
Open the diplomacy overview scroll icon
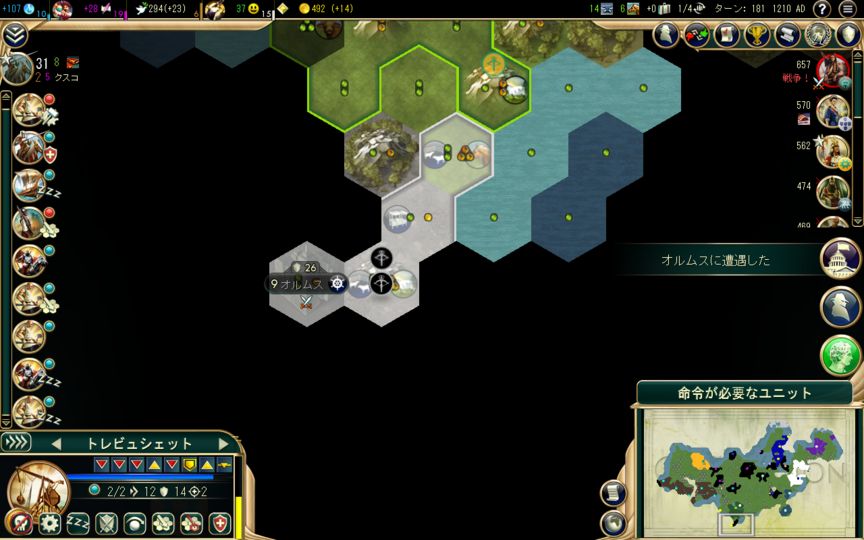tap(787, 35)
